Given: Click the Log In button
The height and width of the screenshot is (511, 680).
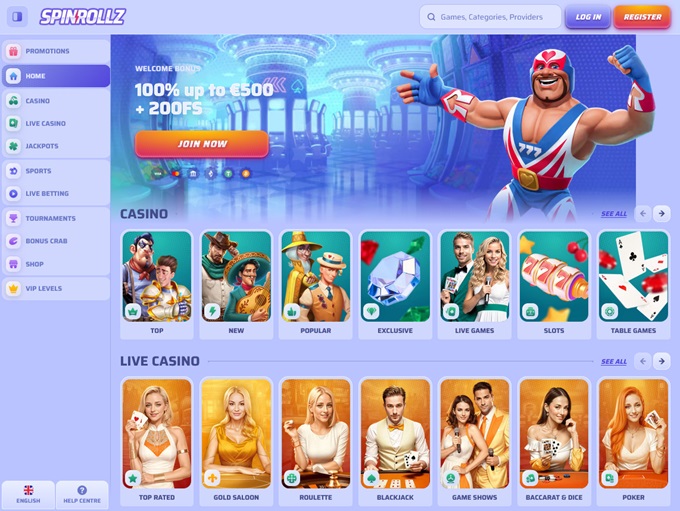Looking at the screenshot, I should [x=588, y=17].
